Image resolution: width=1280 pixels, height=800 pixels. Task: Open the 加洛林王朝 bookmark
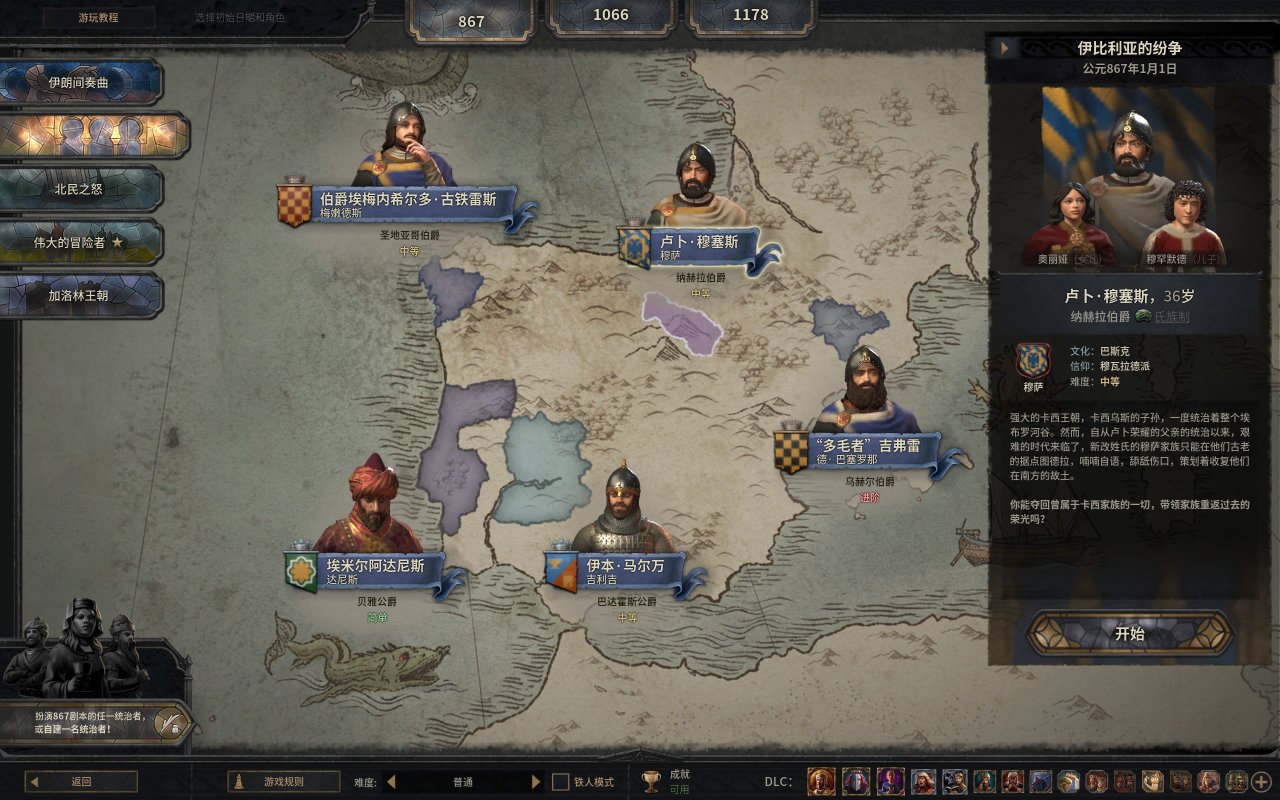[x=80, y=296]
